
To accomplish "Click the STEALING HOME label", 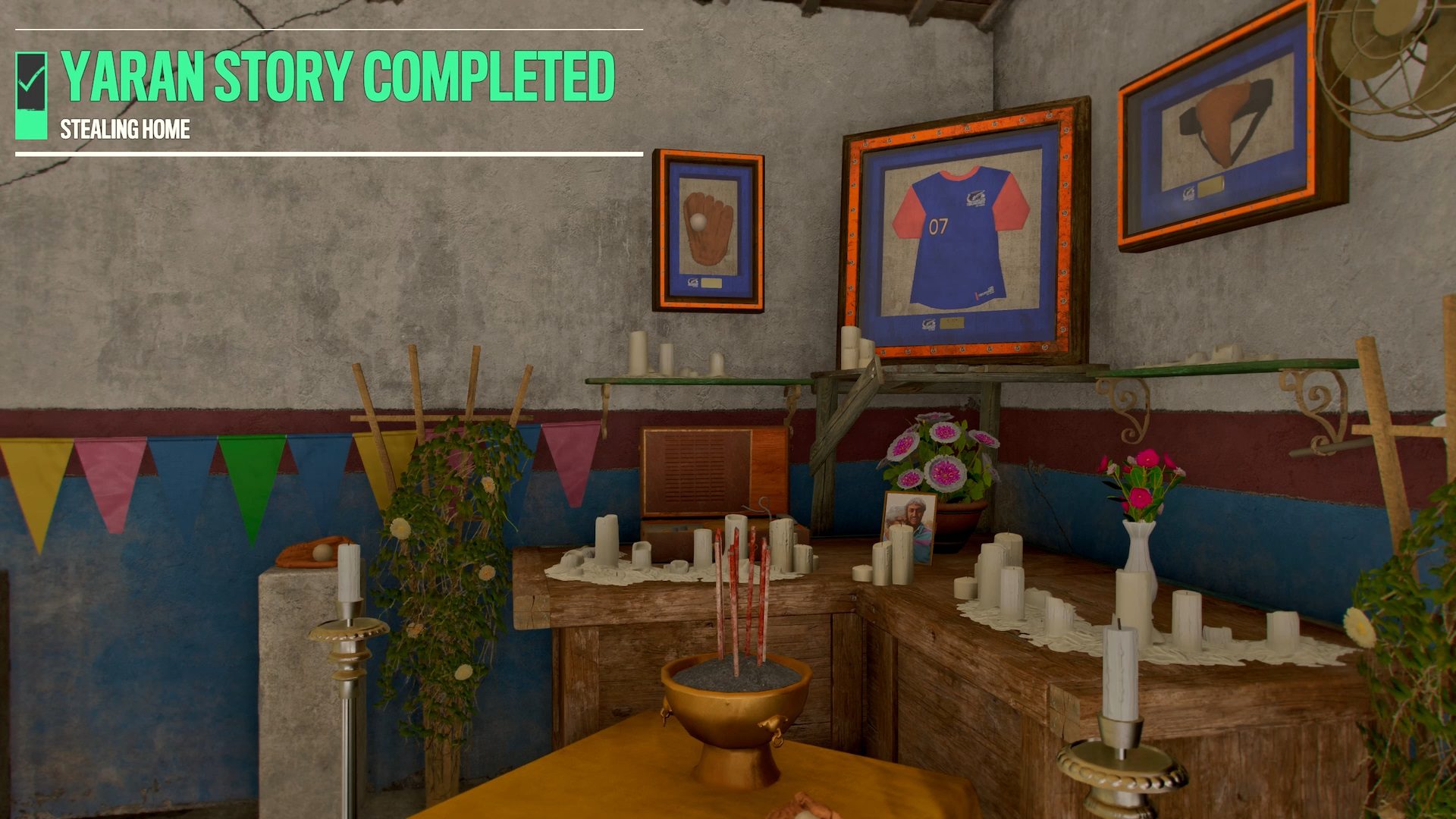I will click(125, 130).
